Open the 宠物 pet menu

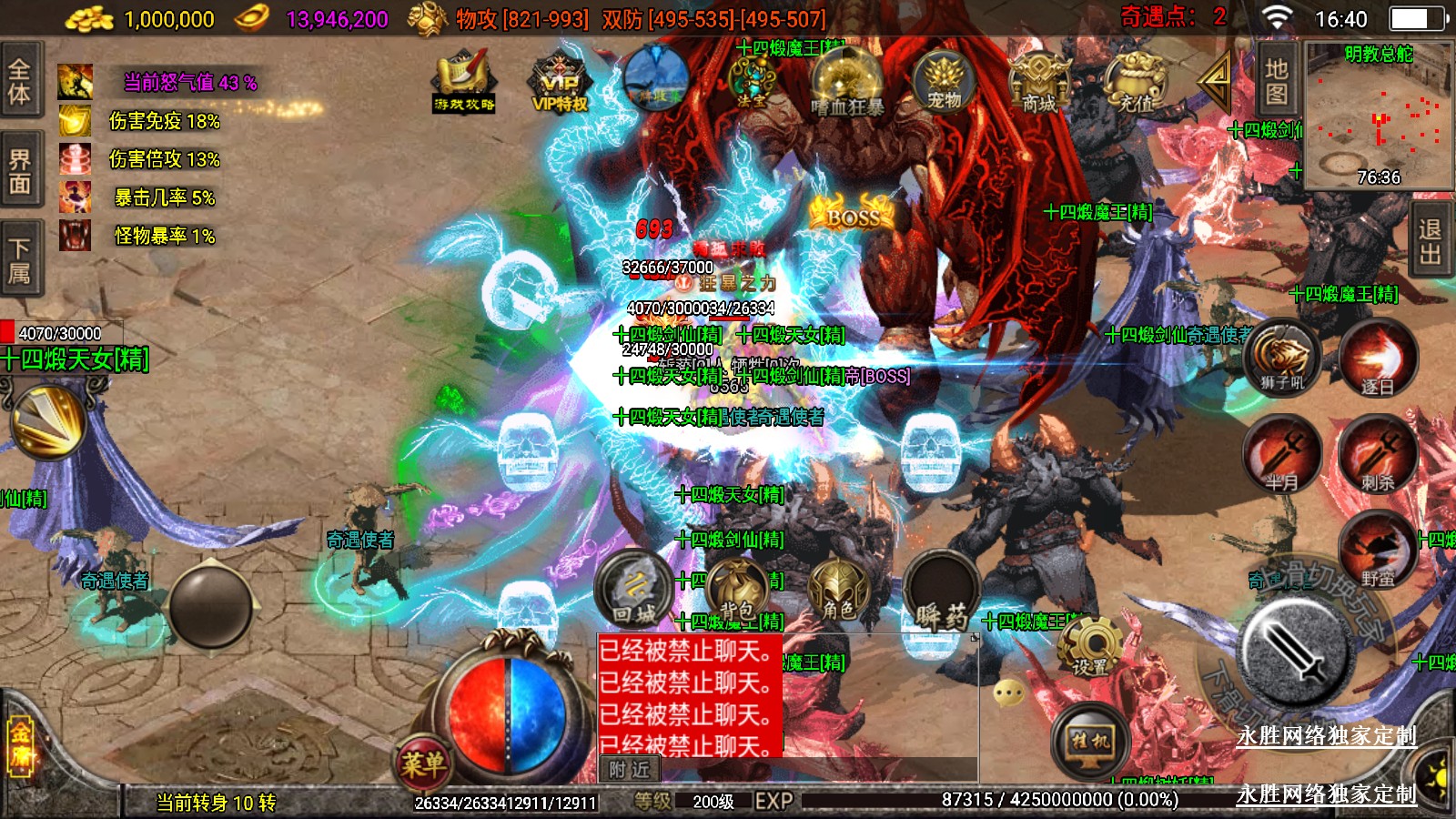(945, 82)
